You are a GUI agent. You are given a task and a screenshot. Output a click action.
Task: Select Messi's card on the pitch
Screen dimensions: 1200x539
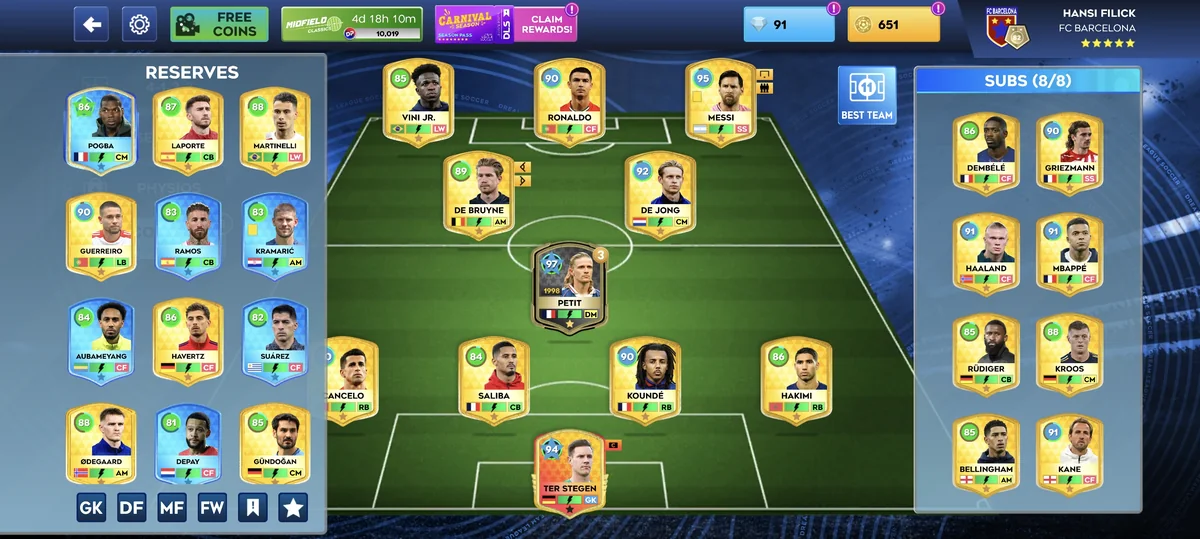coord(720,103)
